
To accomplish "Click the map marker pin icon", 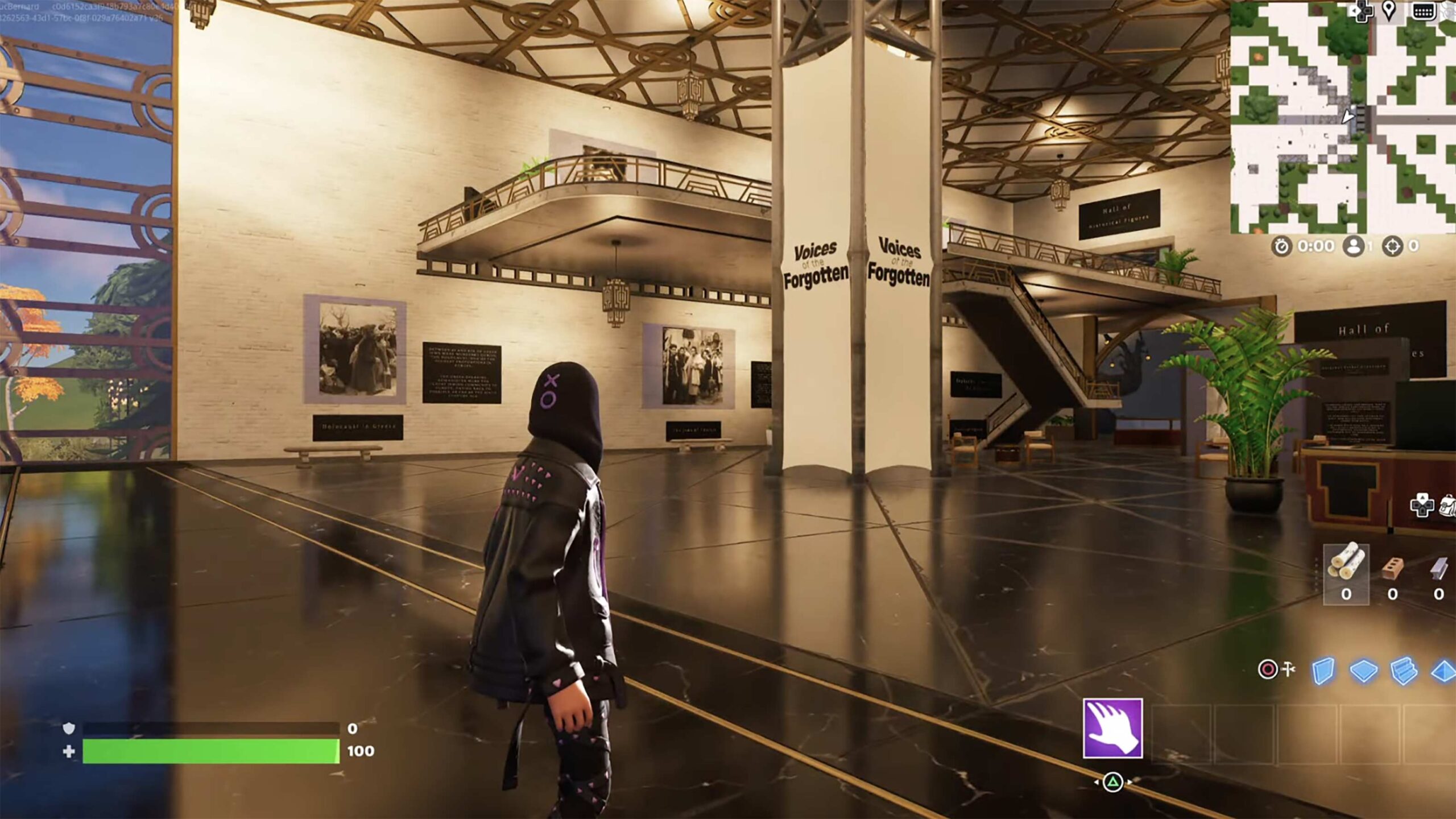I will point(1389,11).
